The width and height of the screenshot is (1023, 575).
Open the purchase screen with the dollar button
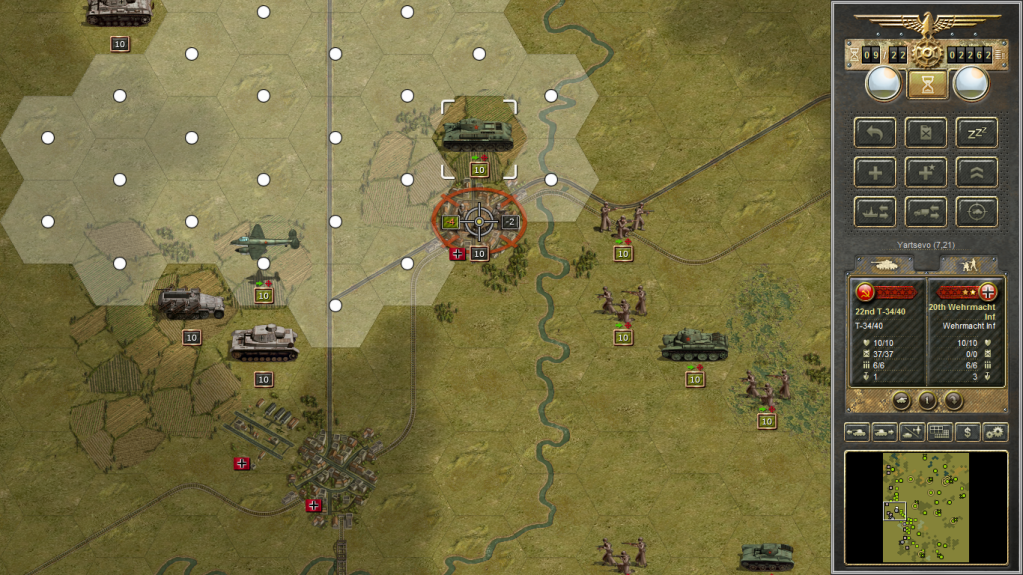967,432
